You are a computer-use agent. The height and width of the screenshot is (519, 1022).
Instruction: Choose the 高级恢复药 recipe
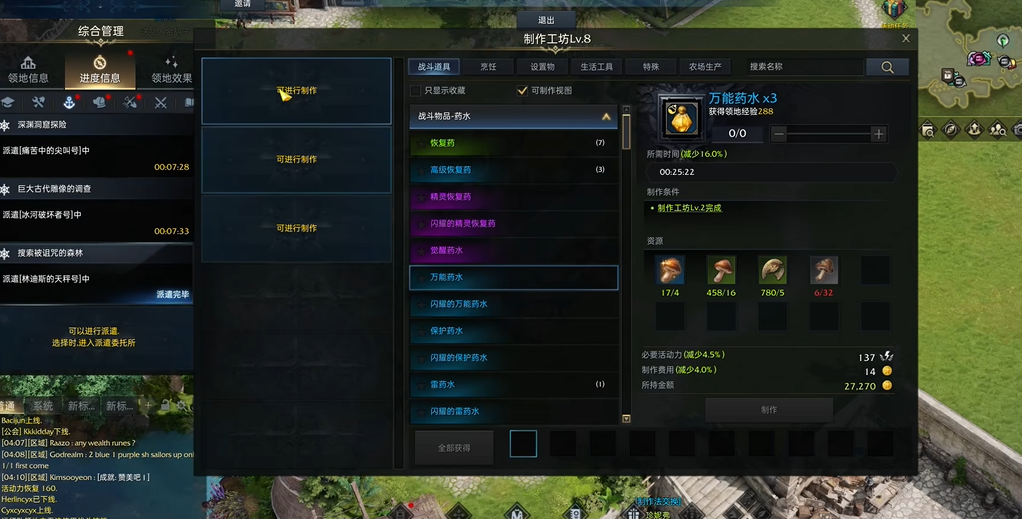(513, 170)
